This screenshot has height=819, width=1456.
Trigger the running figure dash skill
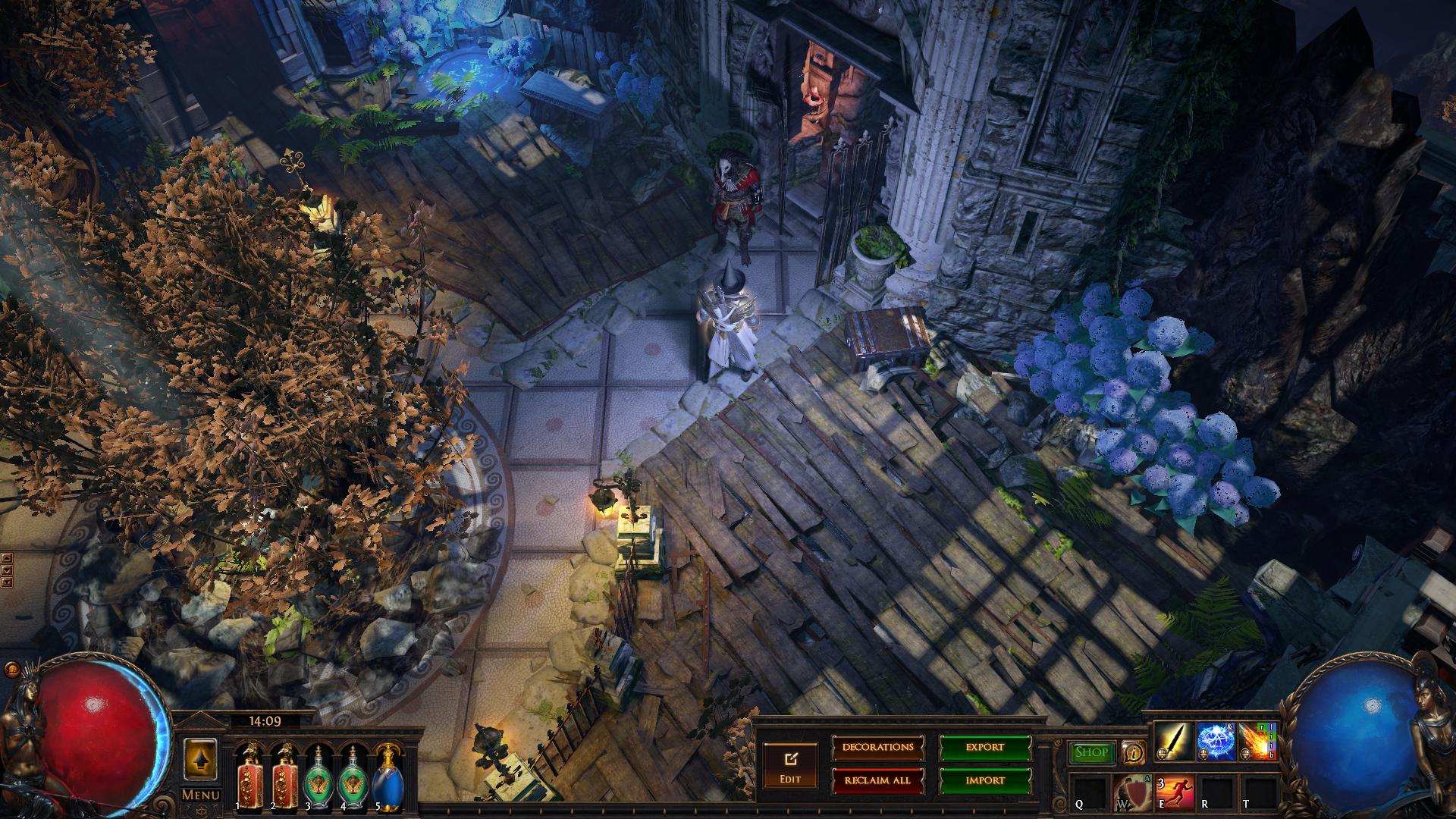tap(1174, 792)
